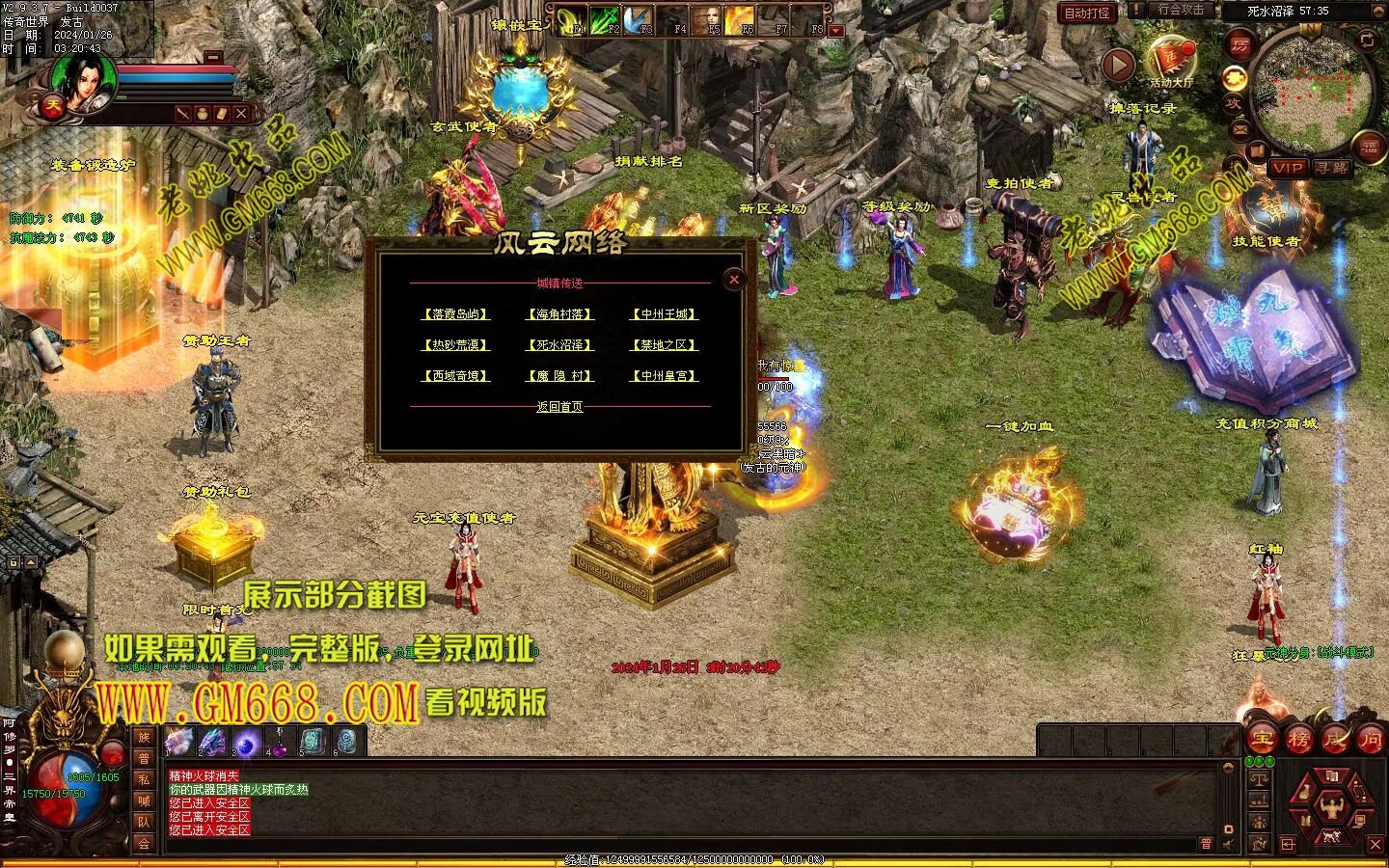
Task: Teleport to 死水沼泽 from the town list
Action: (x=560, y=345)
